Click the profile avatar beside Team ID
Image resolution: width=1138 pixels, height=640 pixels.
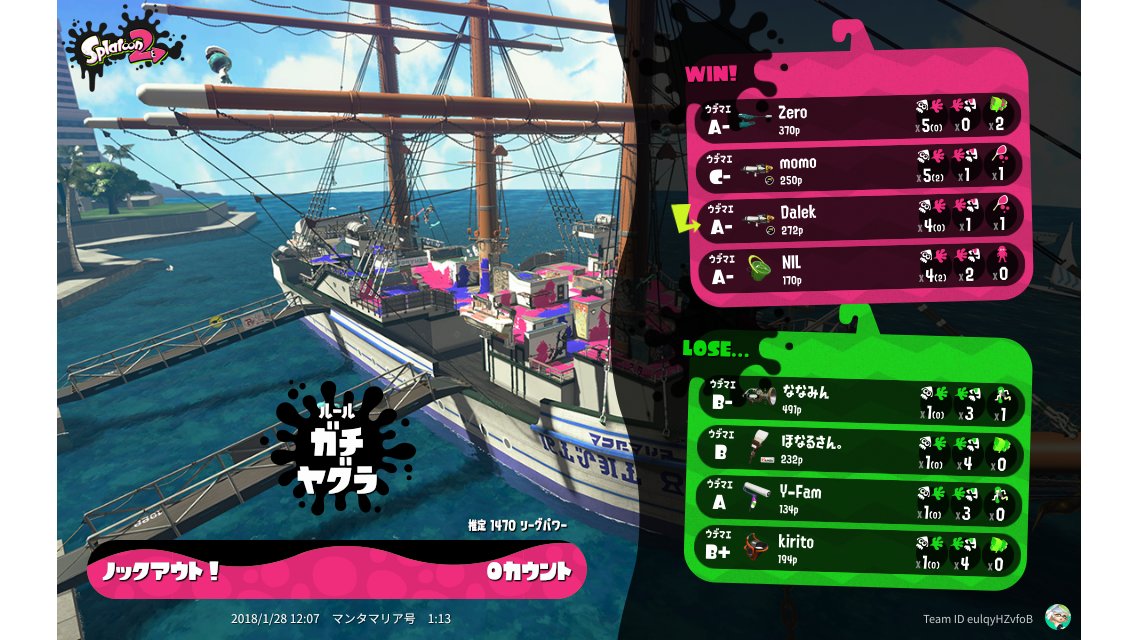[x=1057, y=617]
